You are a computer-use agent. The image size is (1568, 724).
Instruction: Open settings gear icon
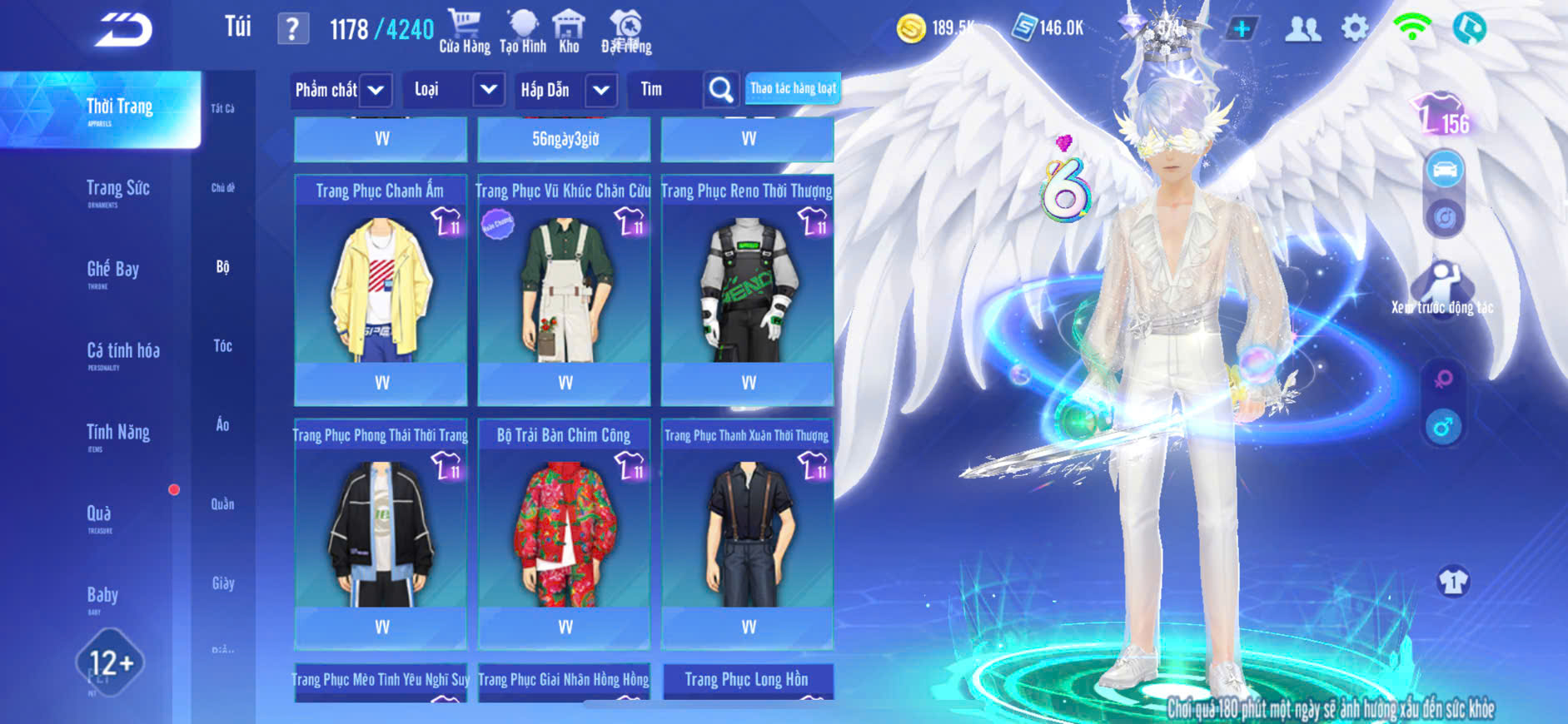pos(1355,29)
